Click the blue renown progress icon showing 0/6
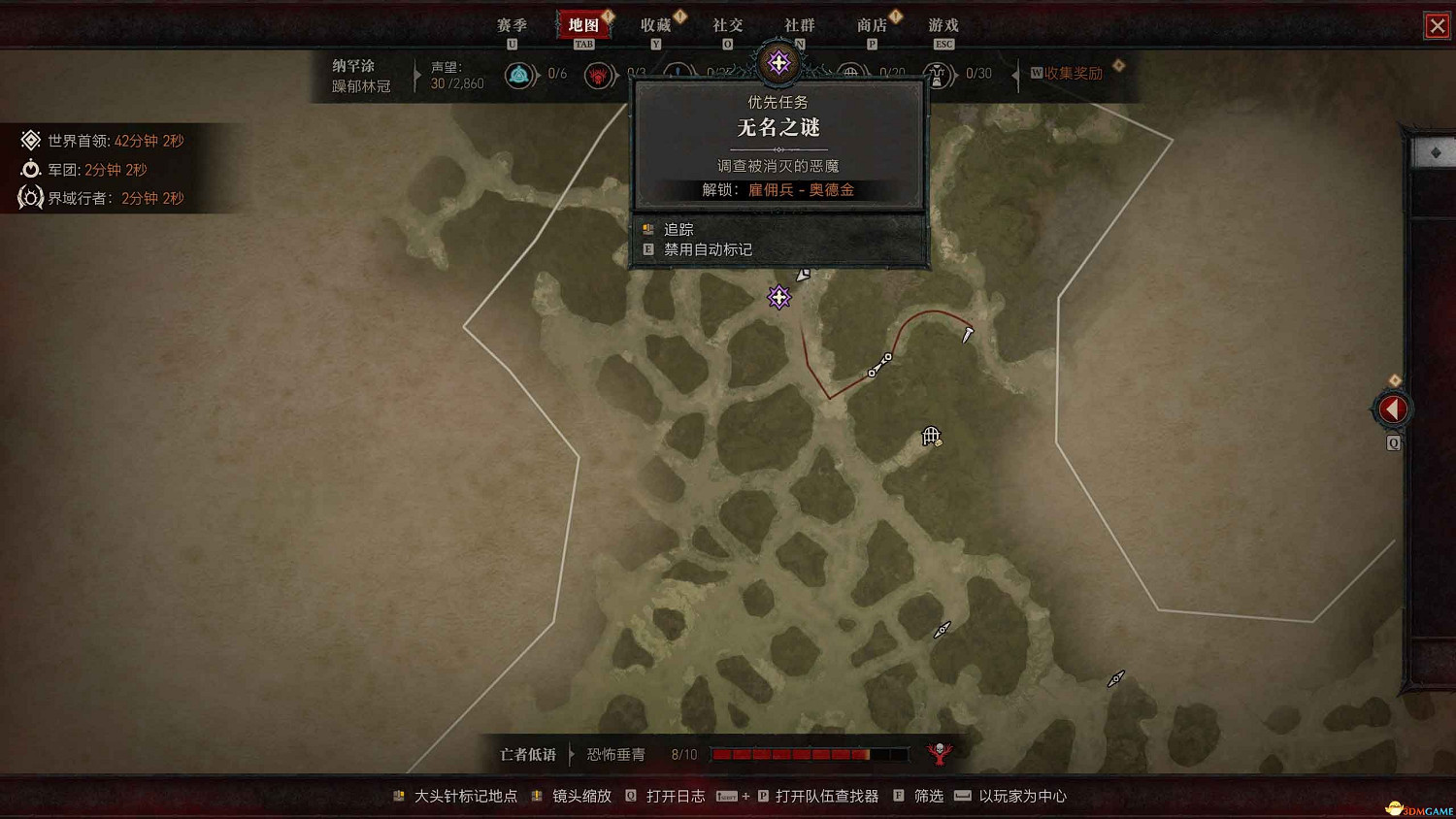 pos(520,73)
